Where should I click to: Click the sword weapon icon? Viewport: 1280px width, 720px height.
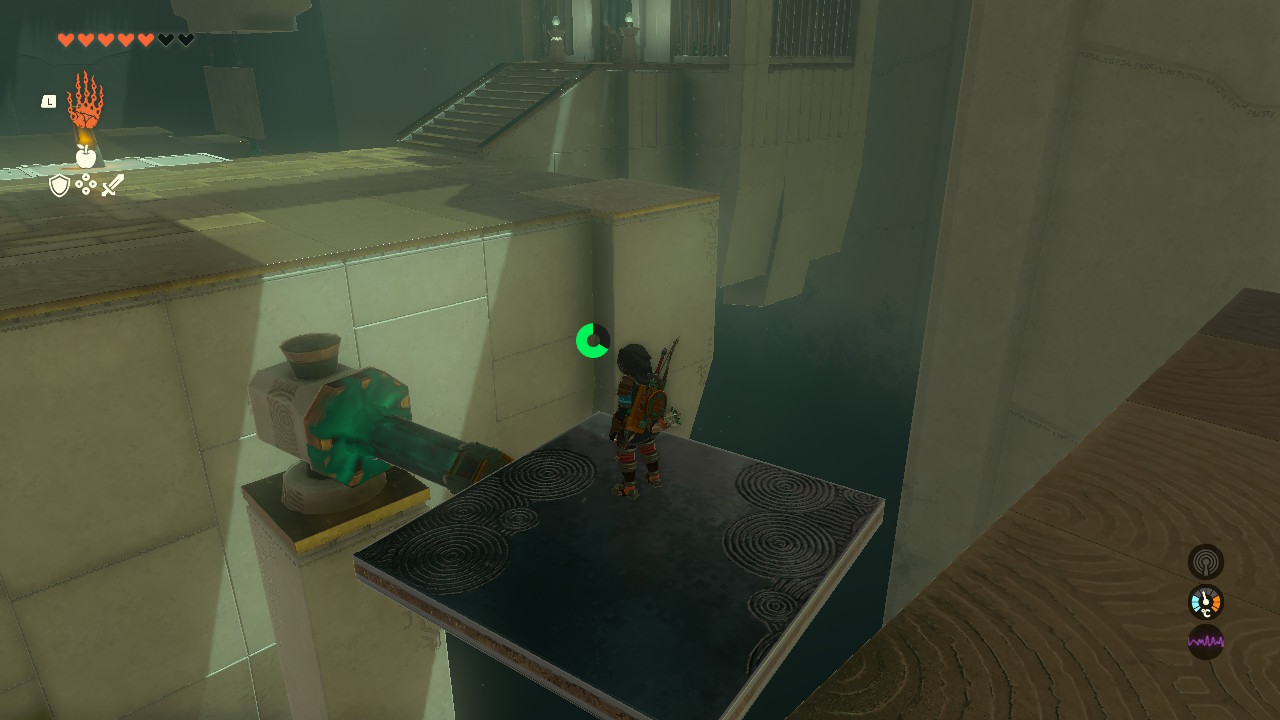pos(113,185)
